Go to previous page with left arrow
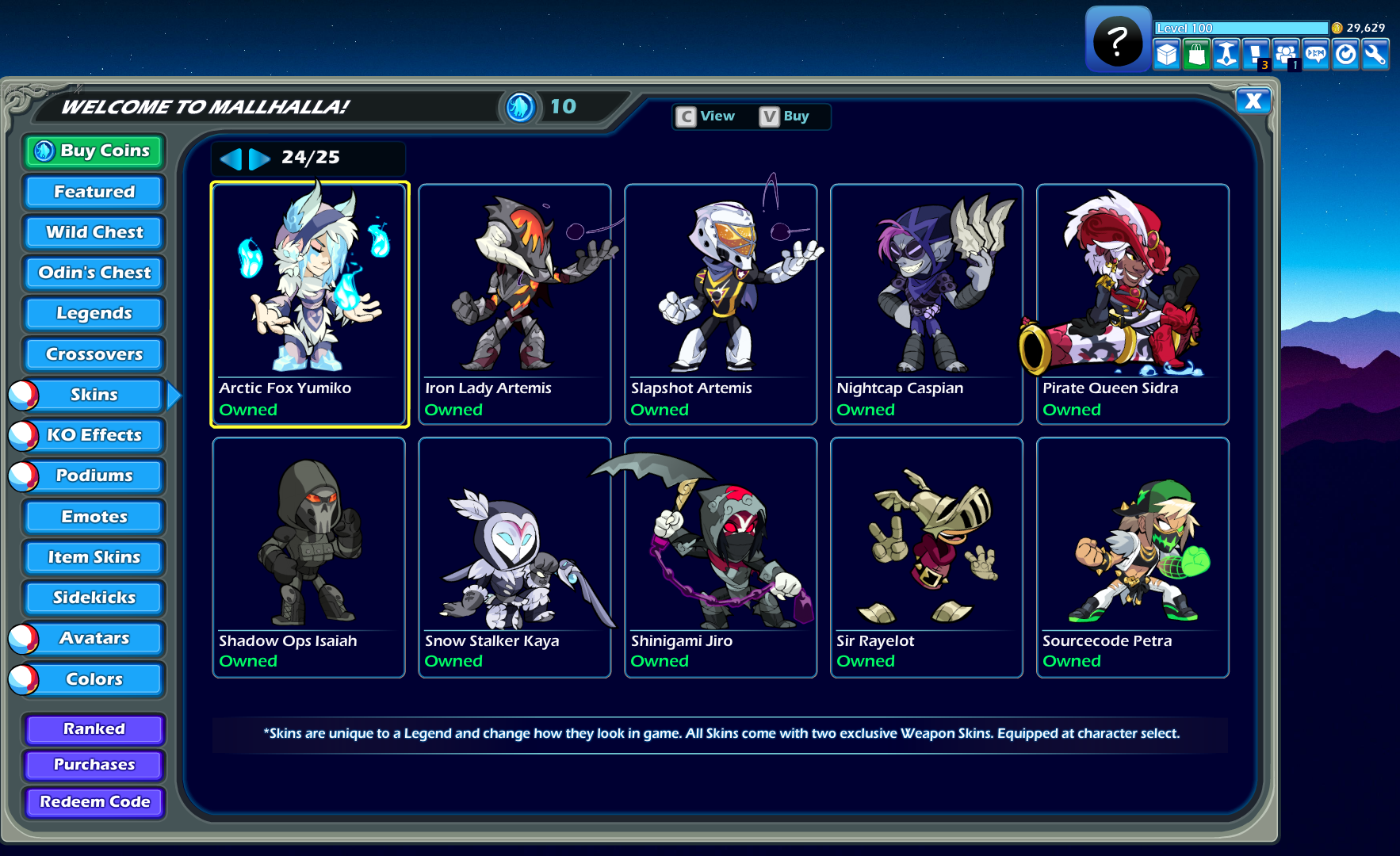This screenshot has height=856, width=1400. 231,159
